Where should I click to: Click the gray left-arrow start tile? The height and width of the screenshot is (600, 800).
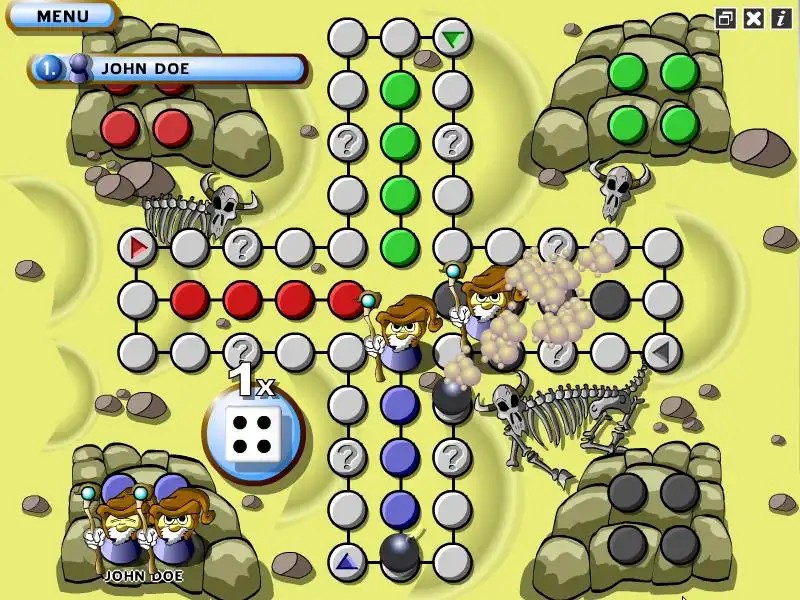click(x=661, y=352)
